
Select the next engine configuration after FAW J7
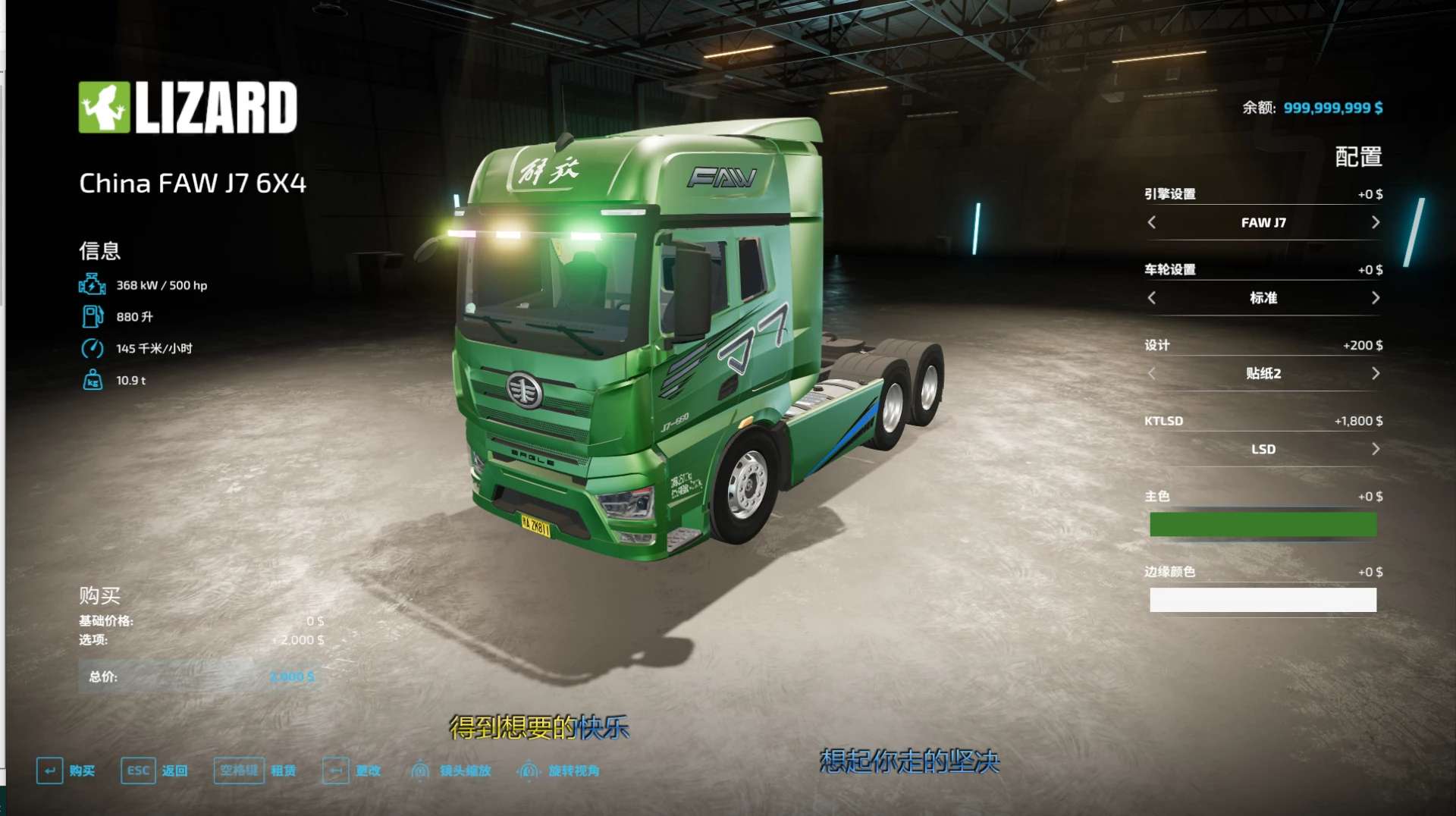[1375, 222]
